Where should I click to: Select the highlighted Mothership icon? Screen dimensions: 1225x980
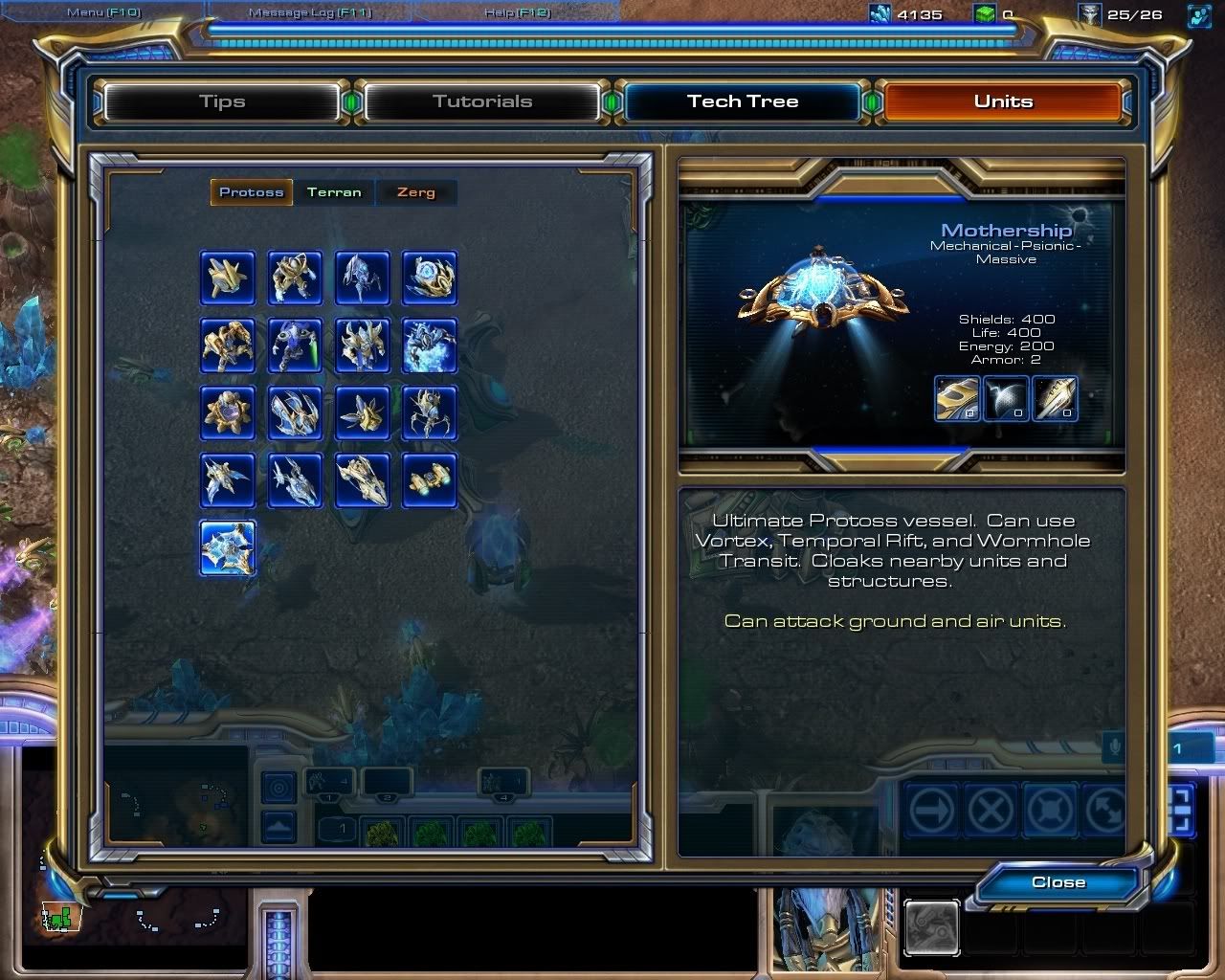pos(227,547)
